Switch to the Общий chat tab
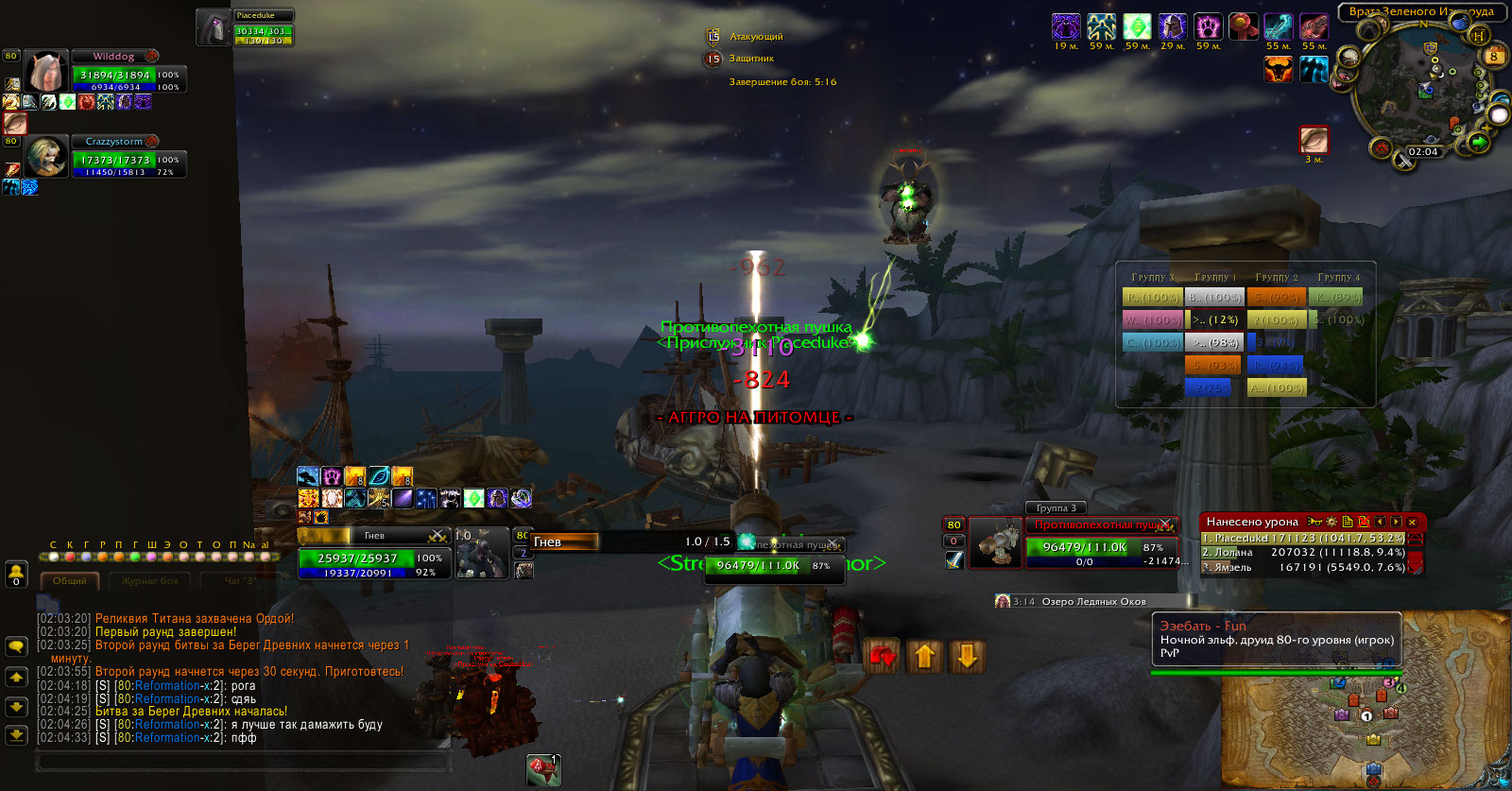The height and width of the screenshot is (791, 1512). click(69, 581)
